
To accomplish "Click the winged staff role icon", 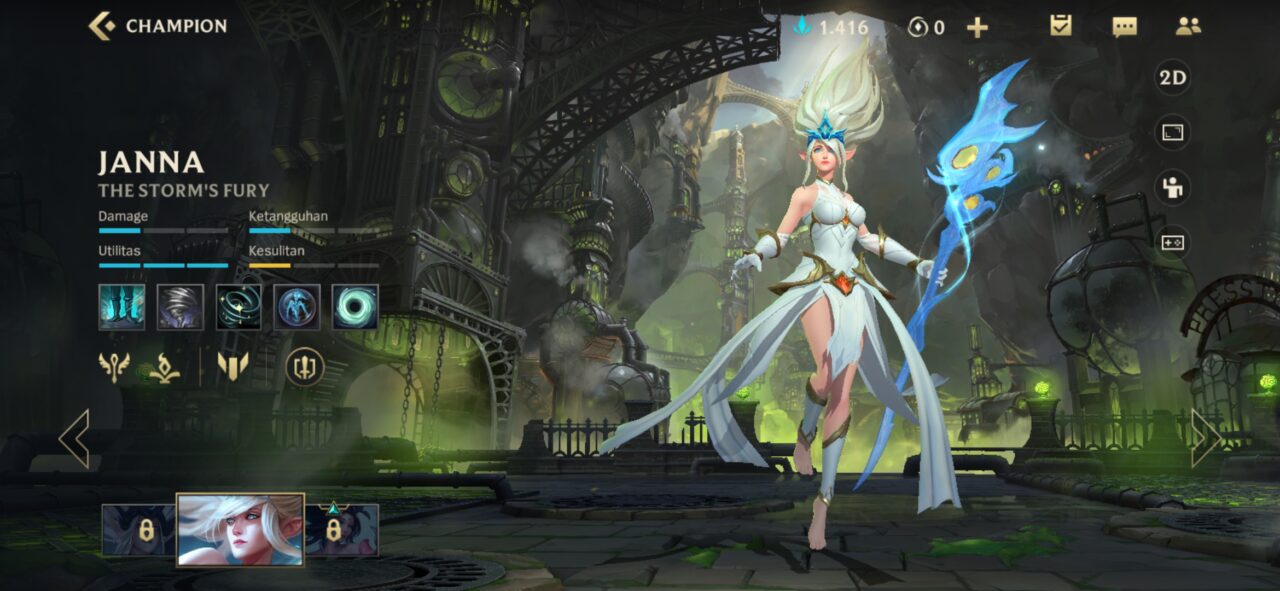I will pyautogui.click(x=114, y=367).
